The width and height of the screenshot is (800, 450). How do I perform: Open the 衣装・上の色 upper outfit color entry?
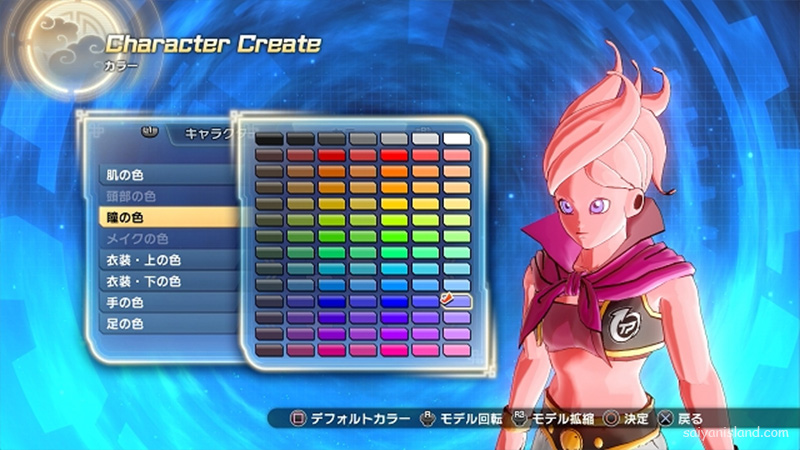tap(150, 261)
